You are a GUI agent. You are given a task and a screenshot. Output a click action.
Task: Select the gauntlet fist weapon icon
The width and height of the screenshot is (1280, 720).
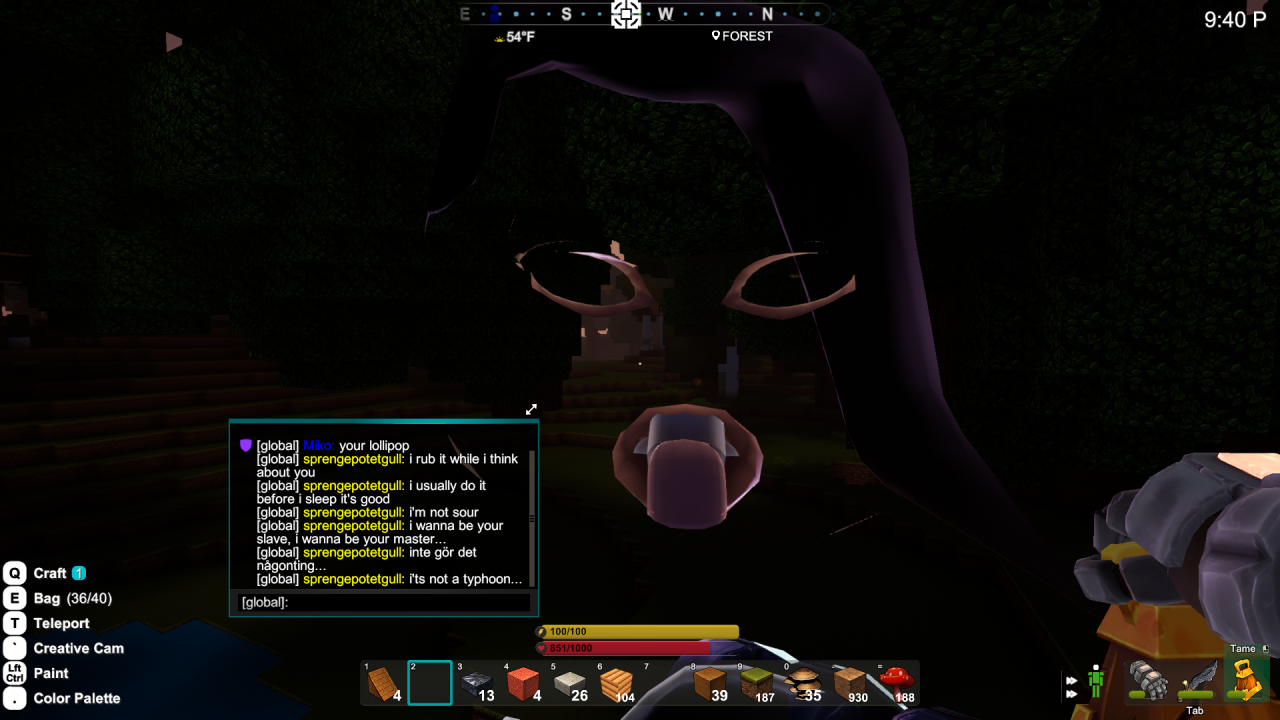click(1148, 682)
